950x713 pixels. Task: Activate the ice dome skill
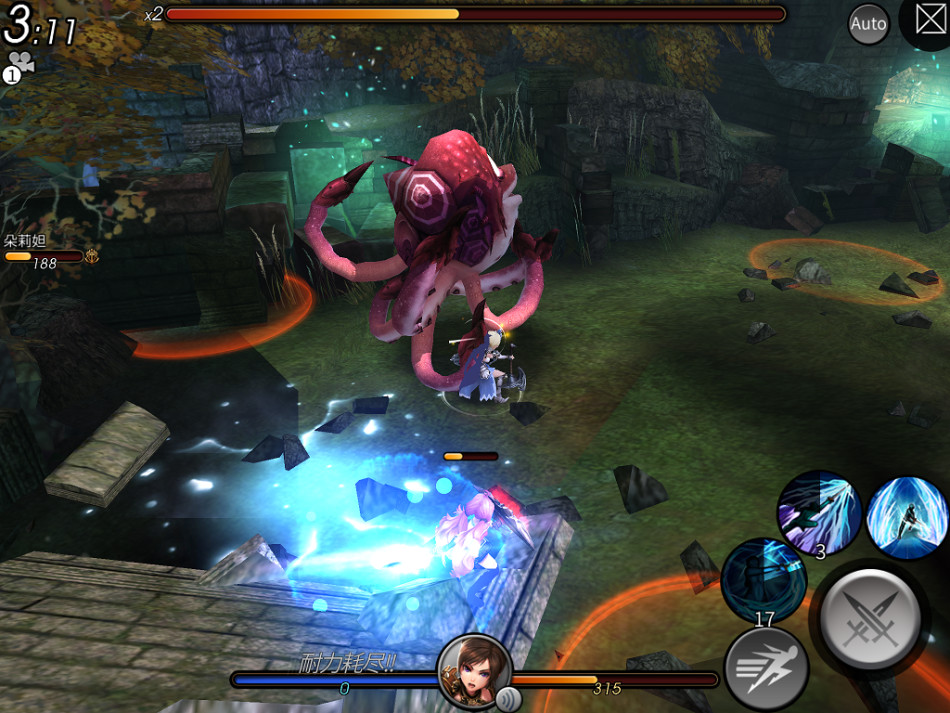[907, 515]
